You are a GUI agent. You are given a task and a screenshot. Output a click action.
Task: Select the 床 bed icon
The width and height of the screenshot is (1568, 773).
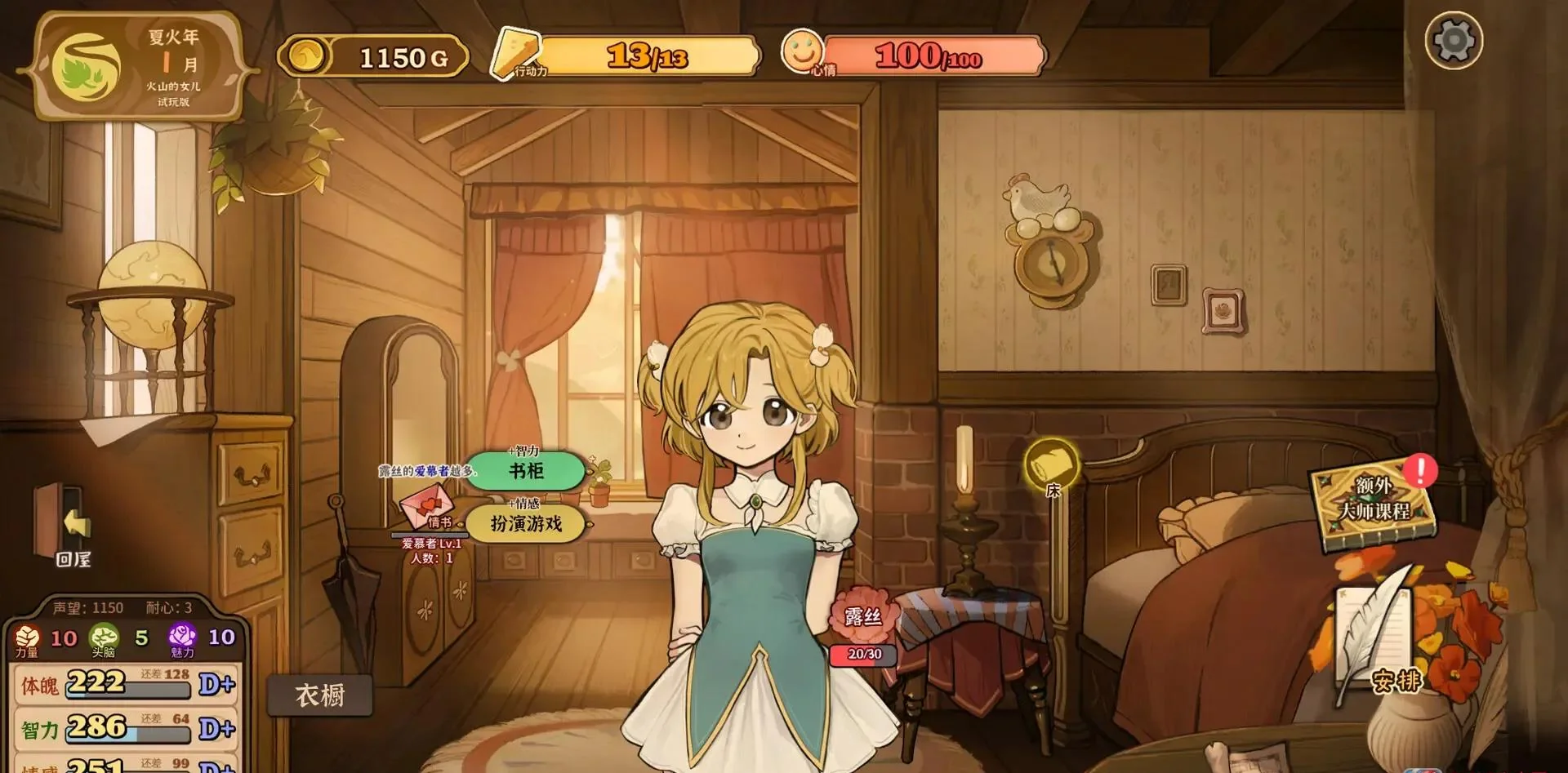click(x=1052, y=465)
